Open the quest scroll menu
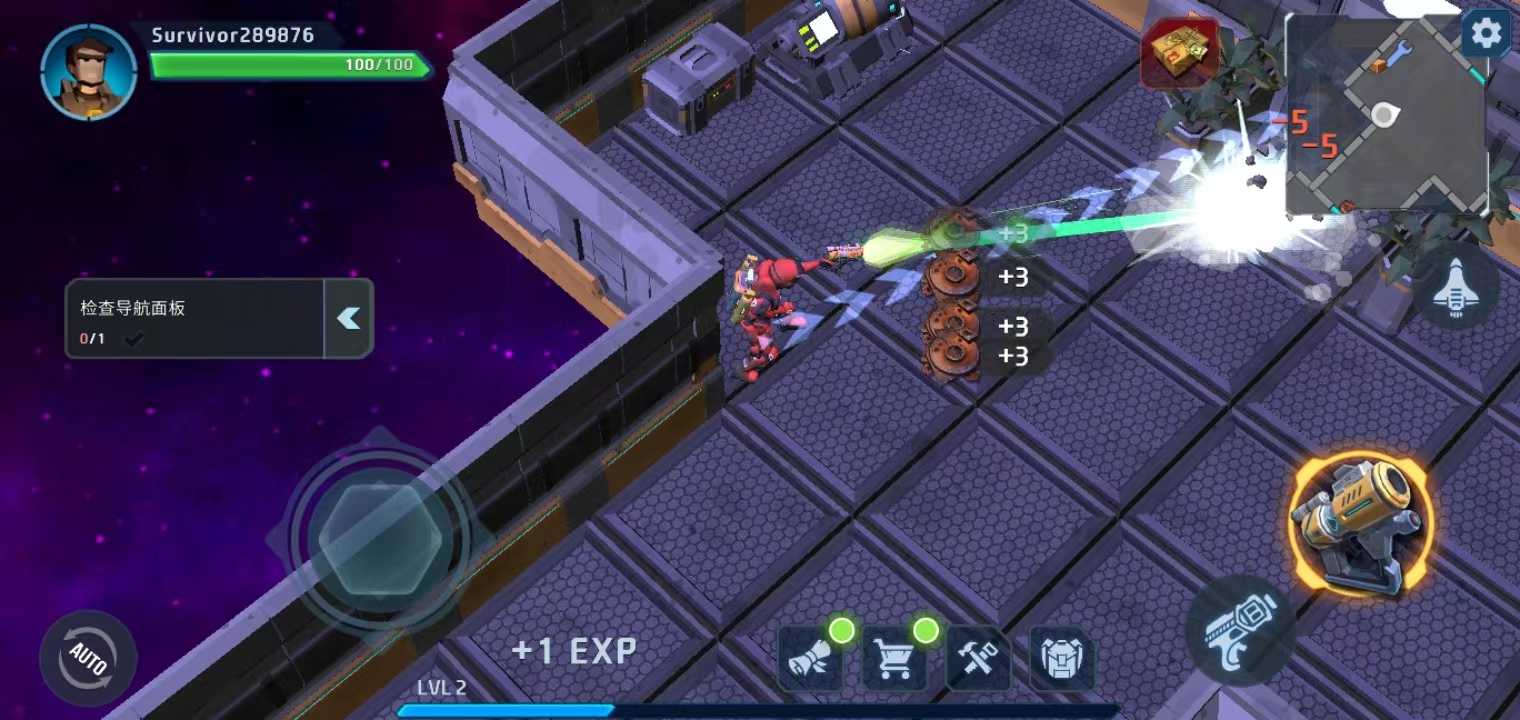1520x720 pixels. click(810, 659)
